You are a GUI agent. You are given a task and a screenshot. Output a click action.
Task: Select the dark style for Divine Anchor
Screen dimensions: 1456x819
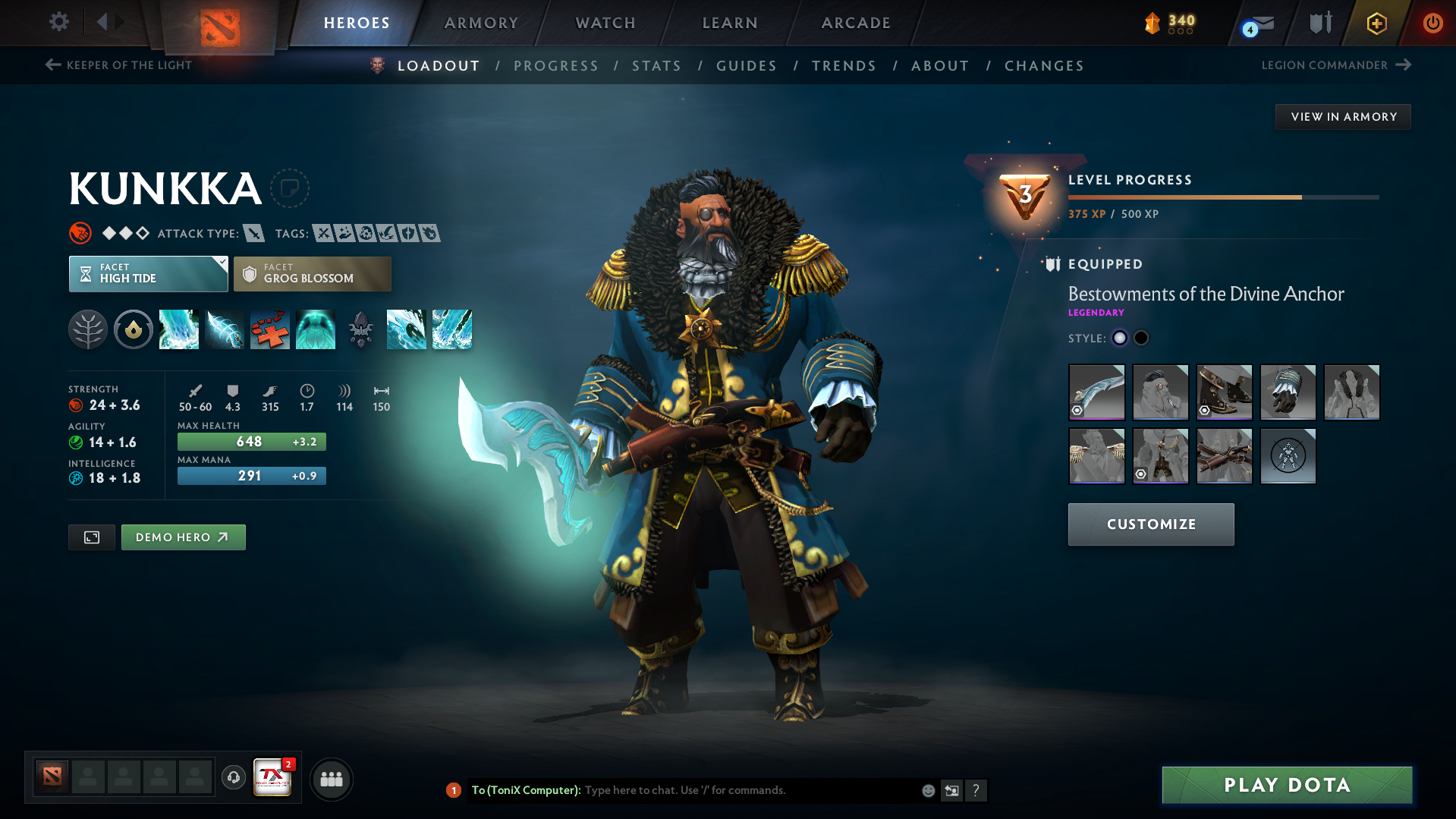[1141, 338]
